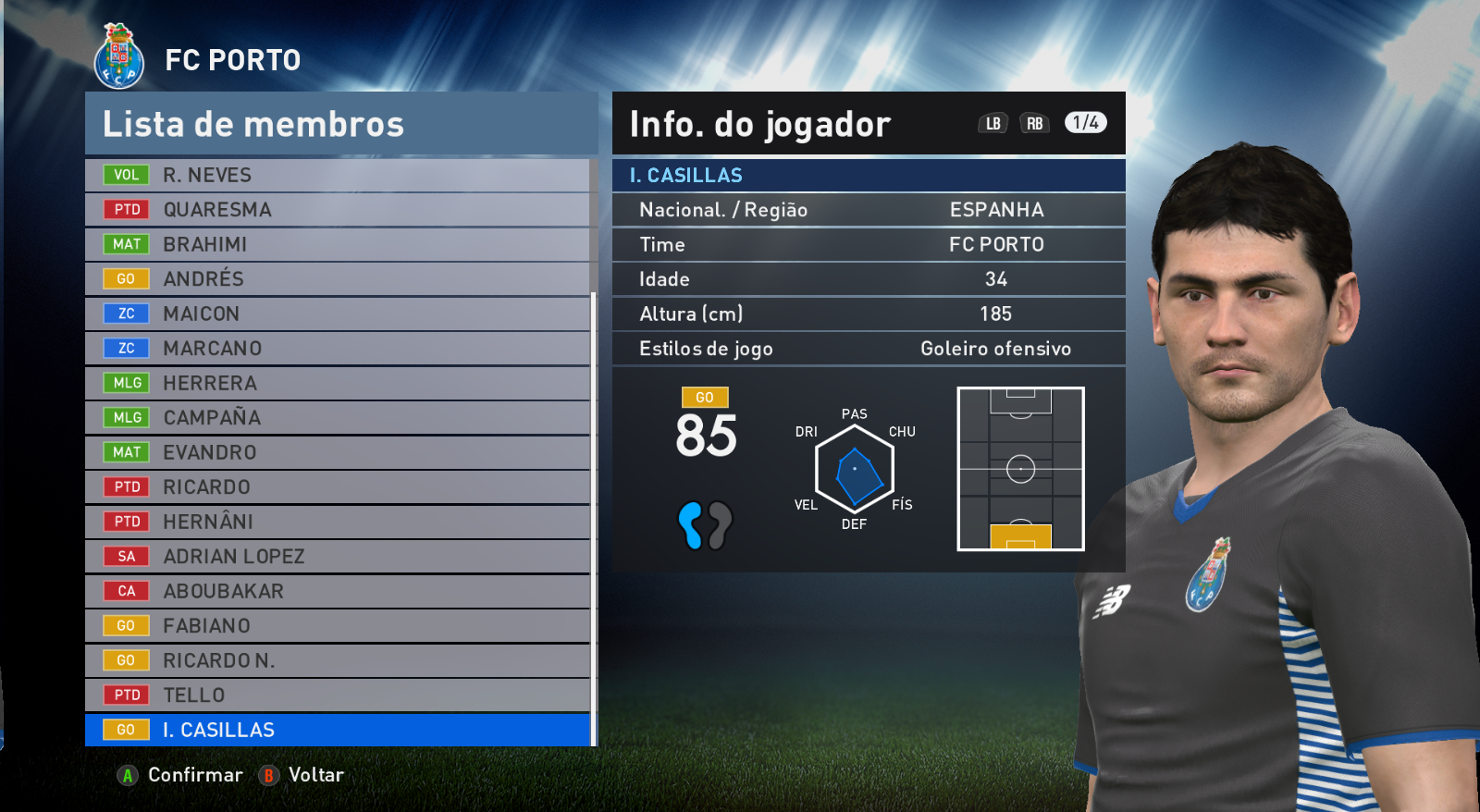1480x812 pixels.
Task: Choose Quaresma from the member list
Action: pos(338,210)
